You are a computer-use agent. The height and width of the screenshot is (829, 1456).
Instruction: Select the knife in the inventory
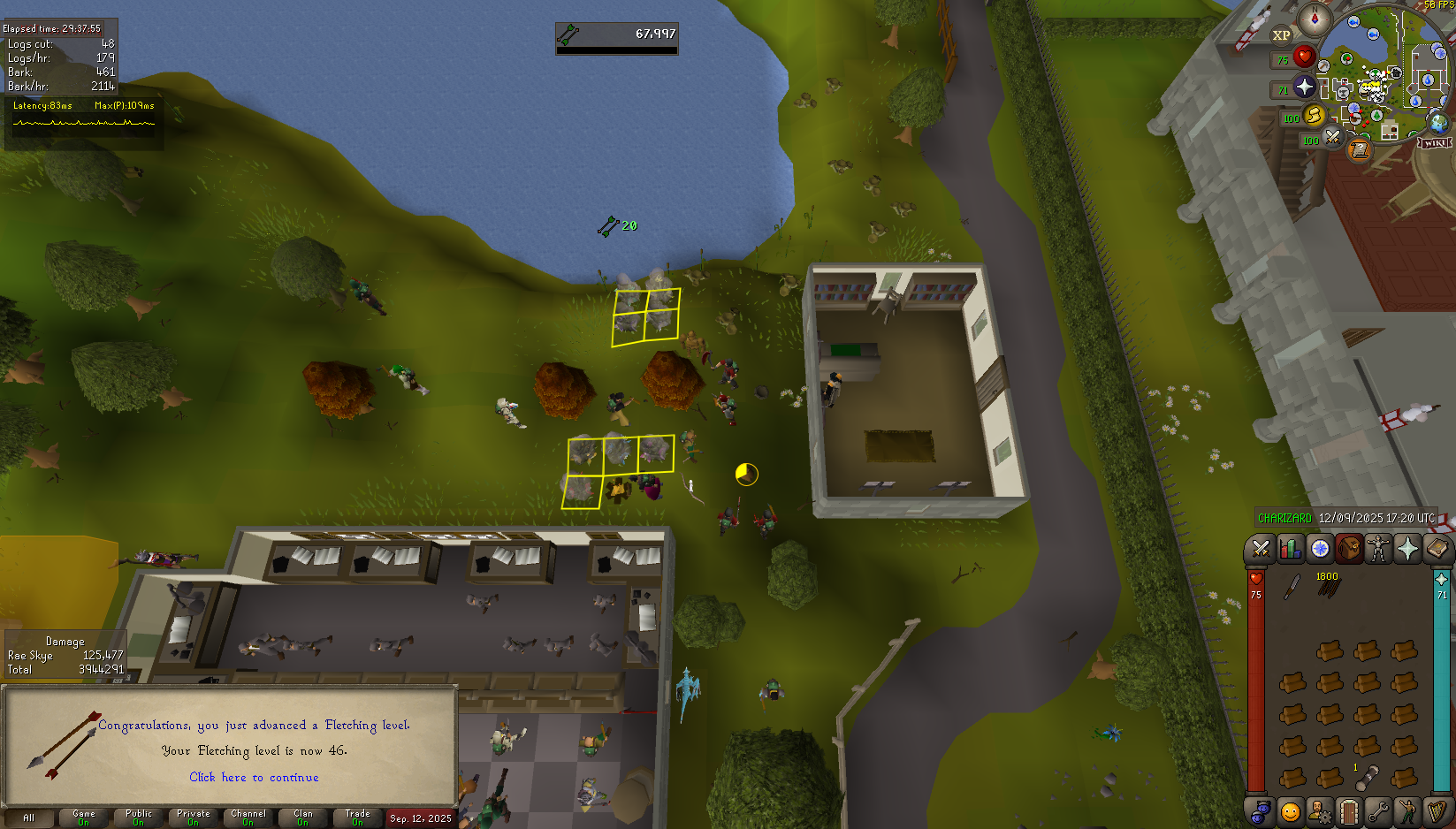click(1292, 587)
